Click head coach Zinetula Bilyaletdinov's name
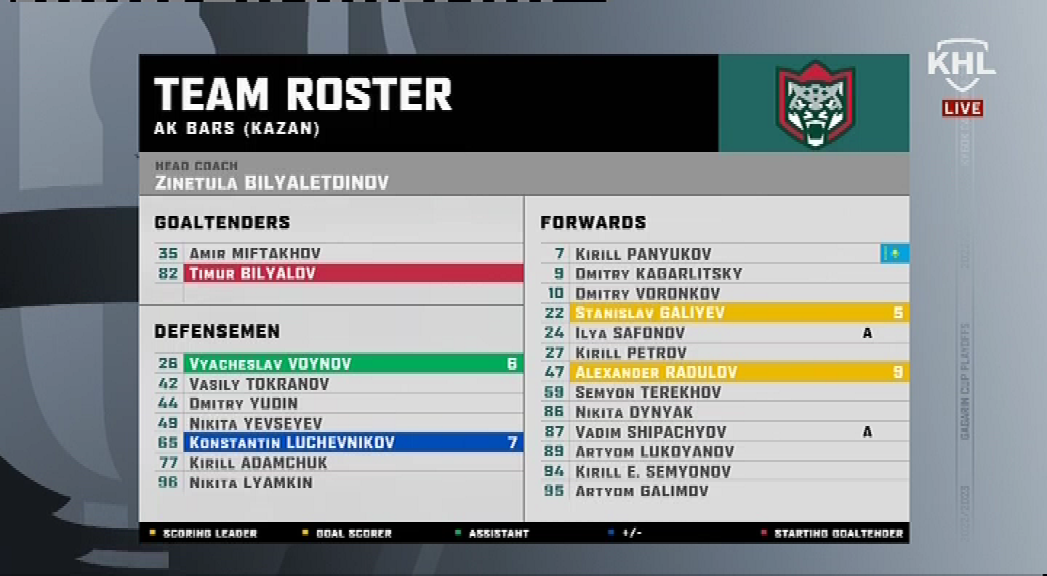 pos(272,183)
